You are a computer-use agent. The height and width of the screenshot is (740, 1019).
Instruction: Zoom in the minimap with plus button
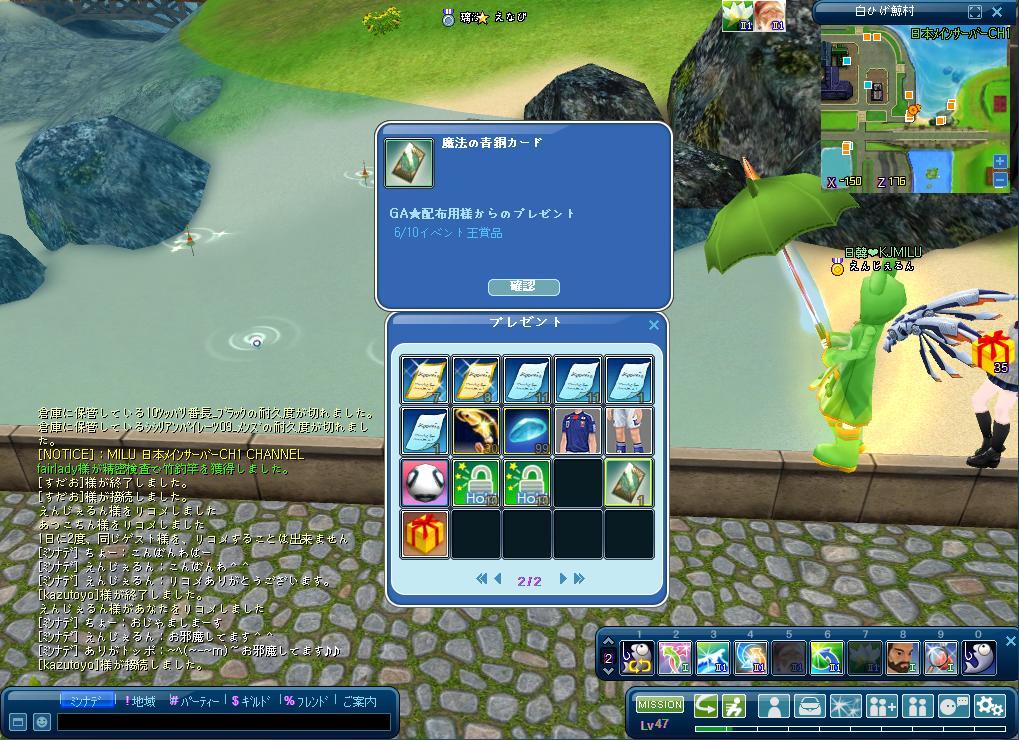point(1000,161)
